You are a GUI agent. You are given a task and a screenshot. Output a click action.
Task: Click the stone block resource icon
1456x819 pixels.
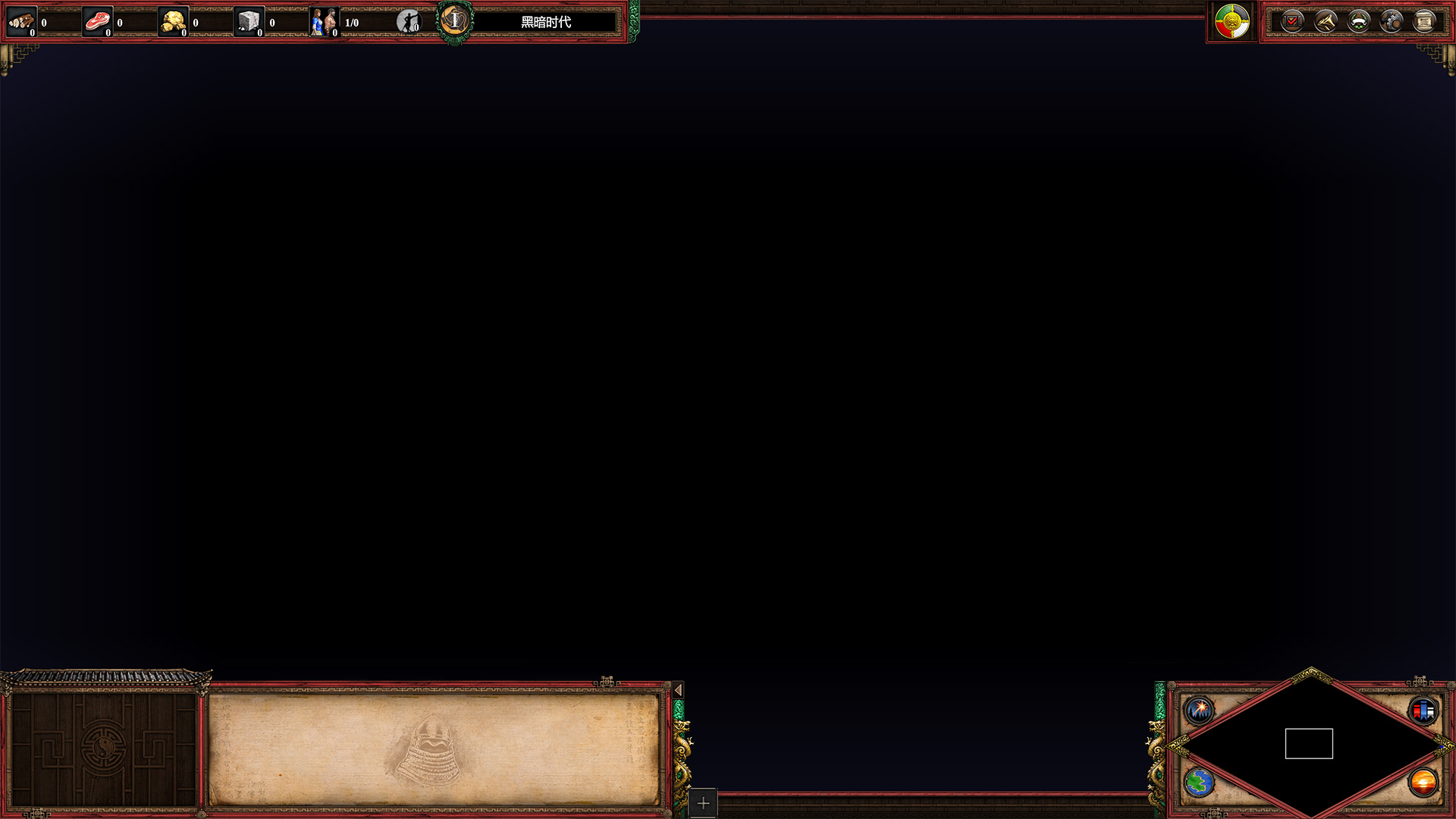pos(249,22)
